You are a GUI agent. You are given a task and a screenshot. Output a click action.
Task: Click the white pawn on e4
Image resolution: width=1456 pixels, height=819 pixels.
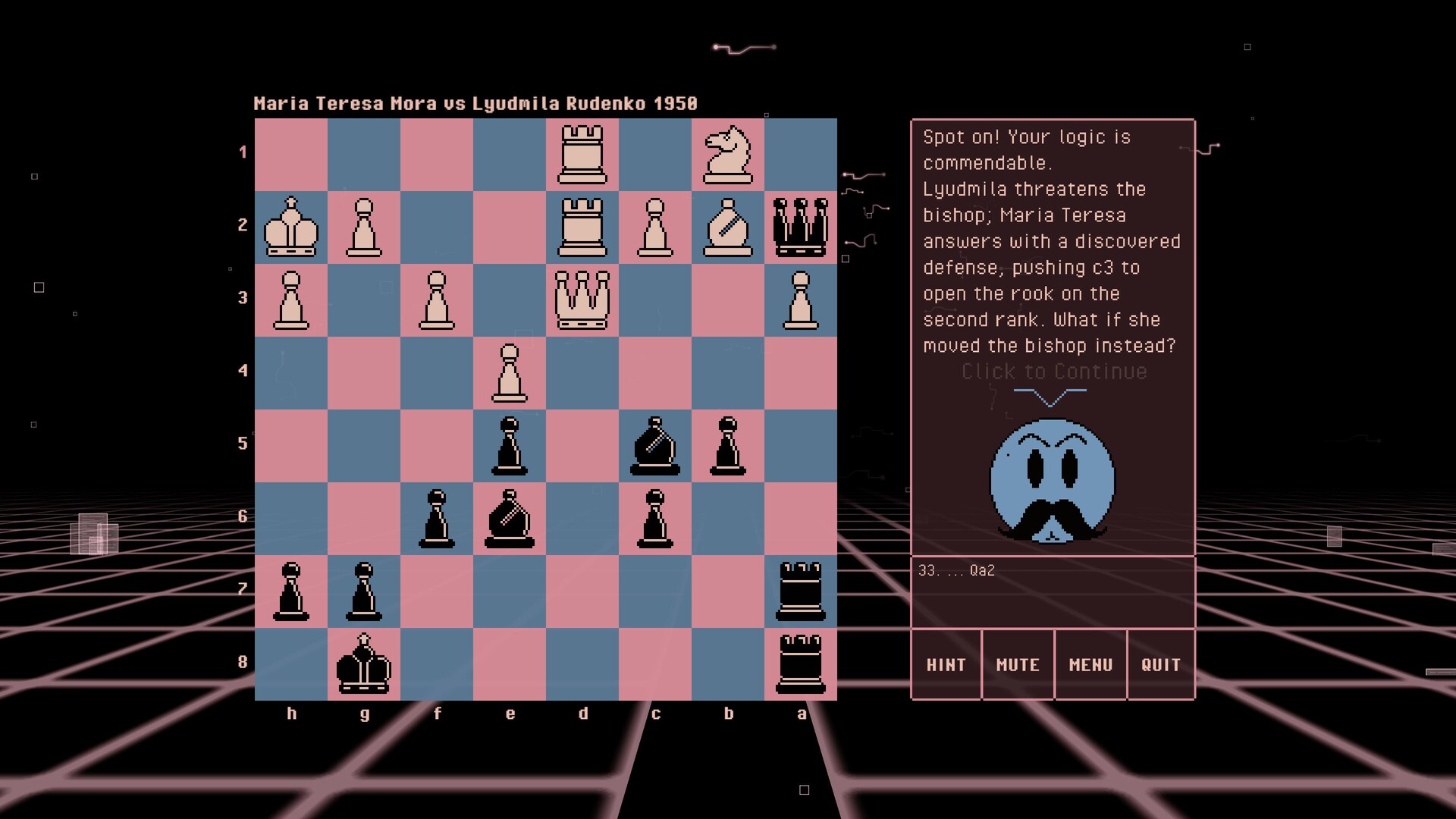tap(510, 373)
